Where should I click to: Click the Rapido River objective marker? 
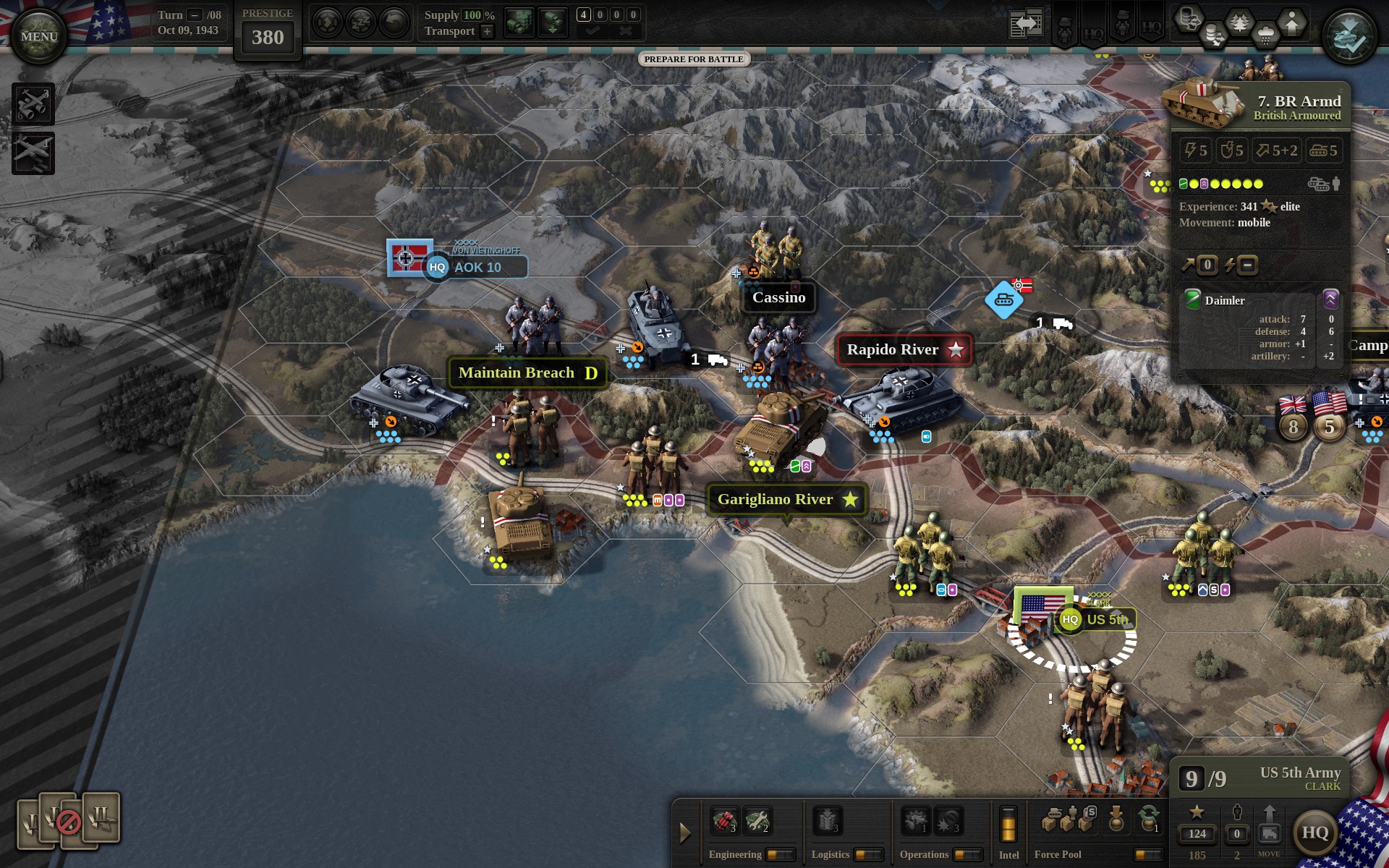(903, 349)
